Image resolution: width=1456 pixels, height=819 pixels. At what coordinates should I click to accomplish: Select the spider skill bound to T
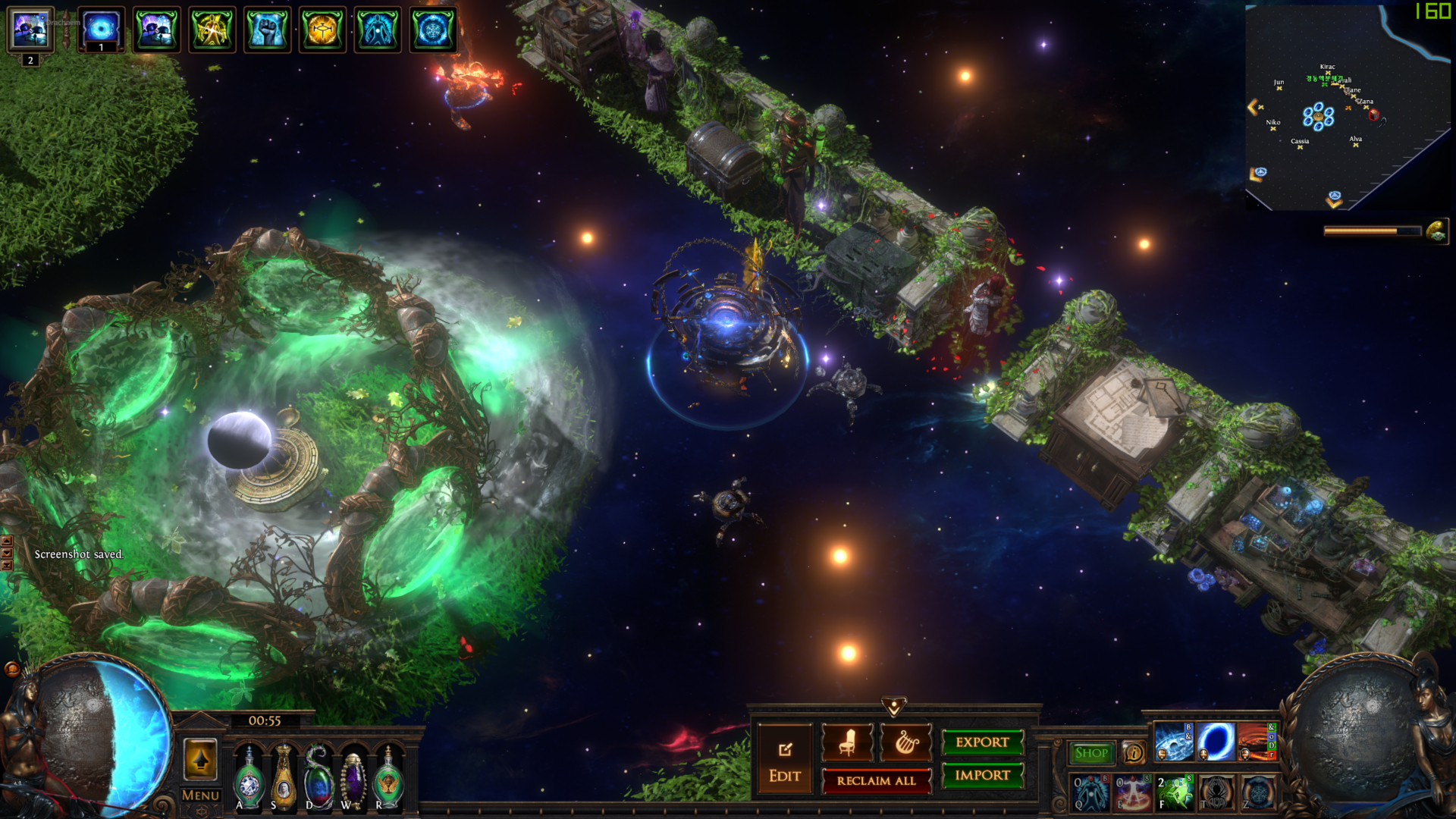tap(1216, 792)
